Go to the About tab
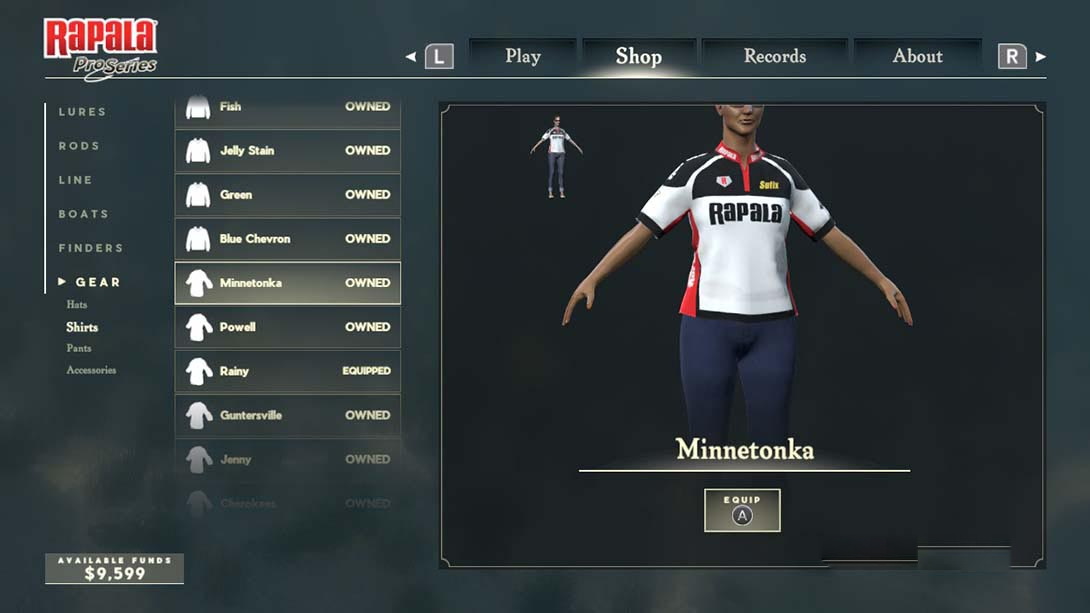1090x613 pixels. pyautogui.click(x=917, y=56)
